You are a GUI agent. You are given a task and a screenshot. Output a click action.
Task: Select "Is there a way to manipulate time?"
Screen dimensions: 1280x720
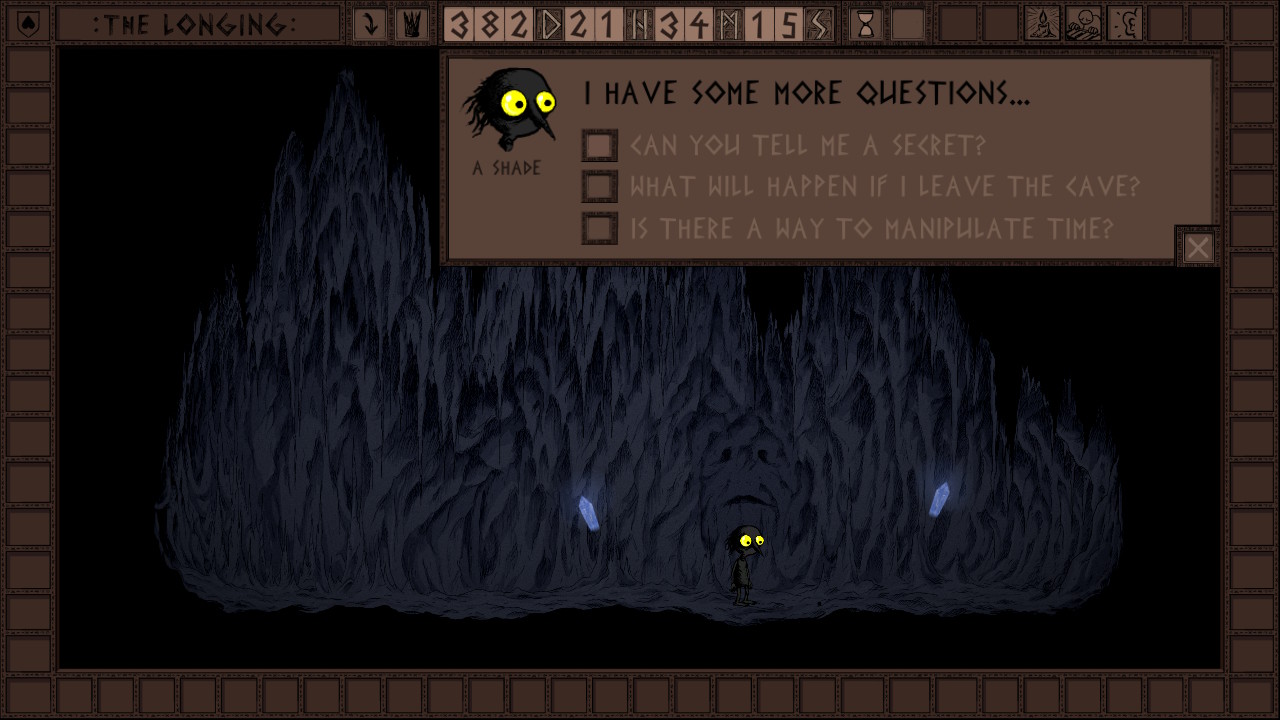point(600,229)
